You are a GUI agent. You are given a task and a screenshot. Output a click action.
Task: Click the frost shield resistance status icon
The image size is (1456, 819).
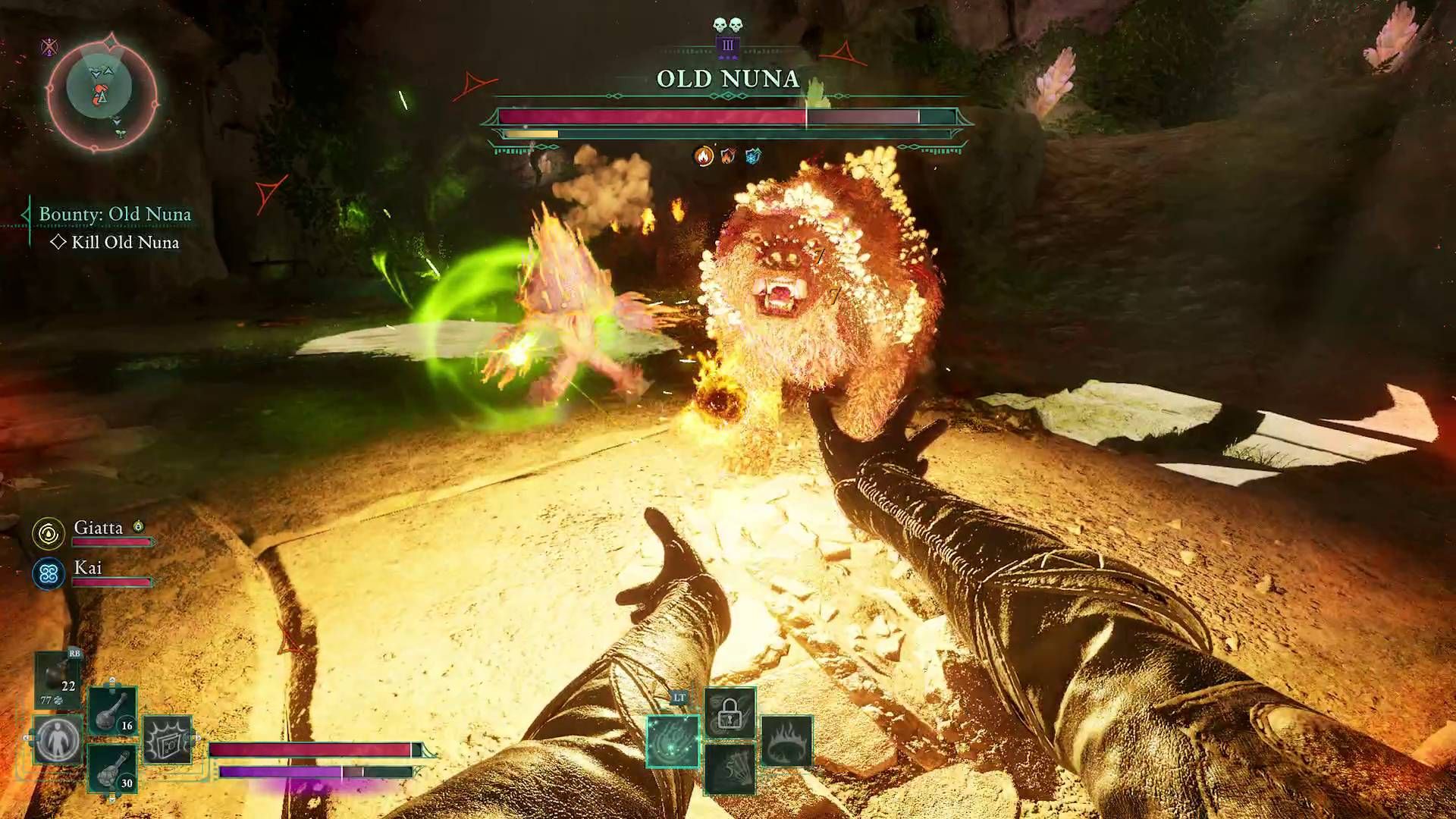[x=752, y=156]
